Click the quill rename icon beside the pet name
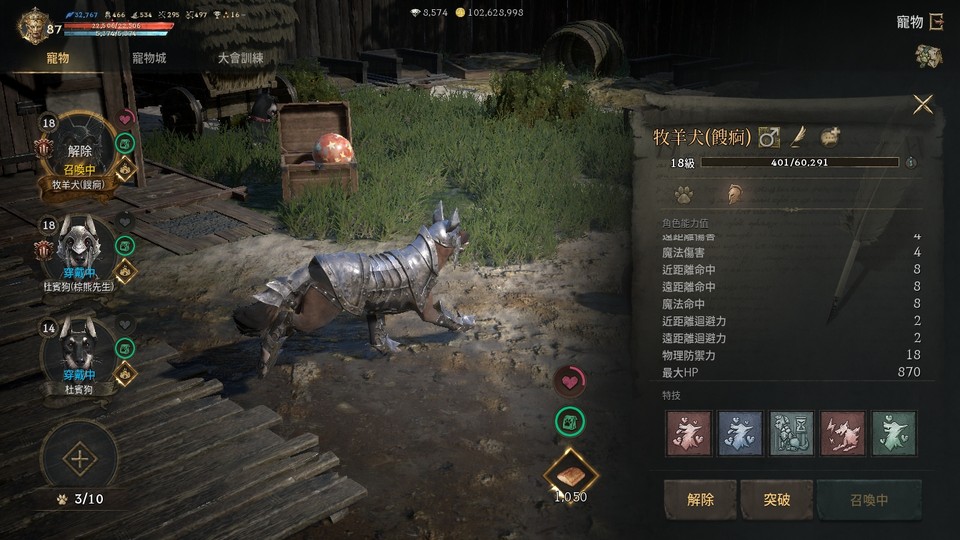Viewport: 960px width, 540px height. (798, 136)
